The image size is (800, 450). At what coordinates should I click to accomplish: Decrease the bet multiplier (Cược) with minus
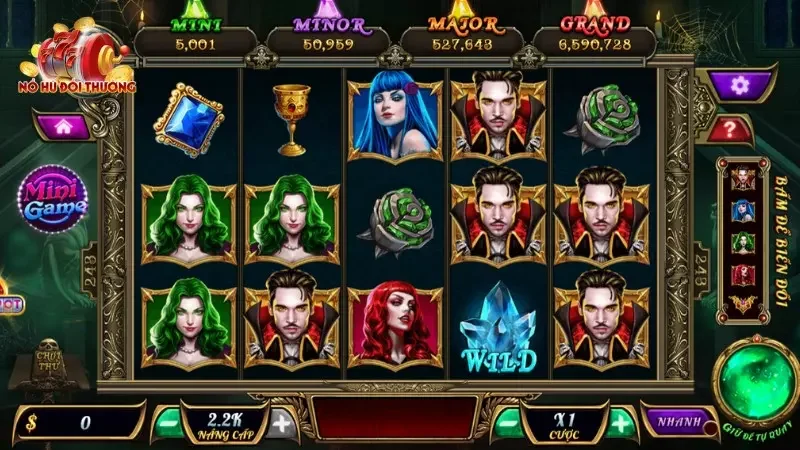pos(509,423)
